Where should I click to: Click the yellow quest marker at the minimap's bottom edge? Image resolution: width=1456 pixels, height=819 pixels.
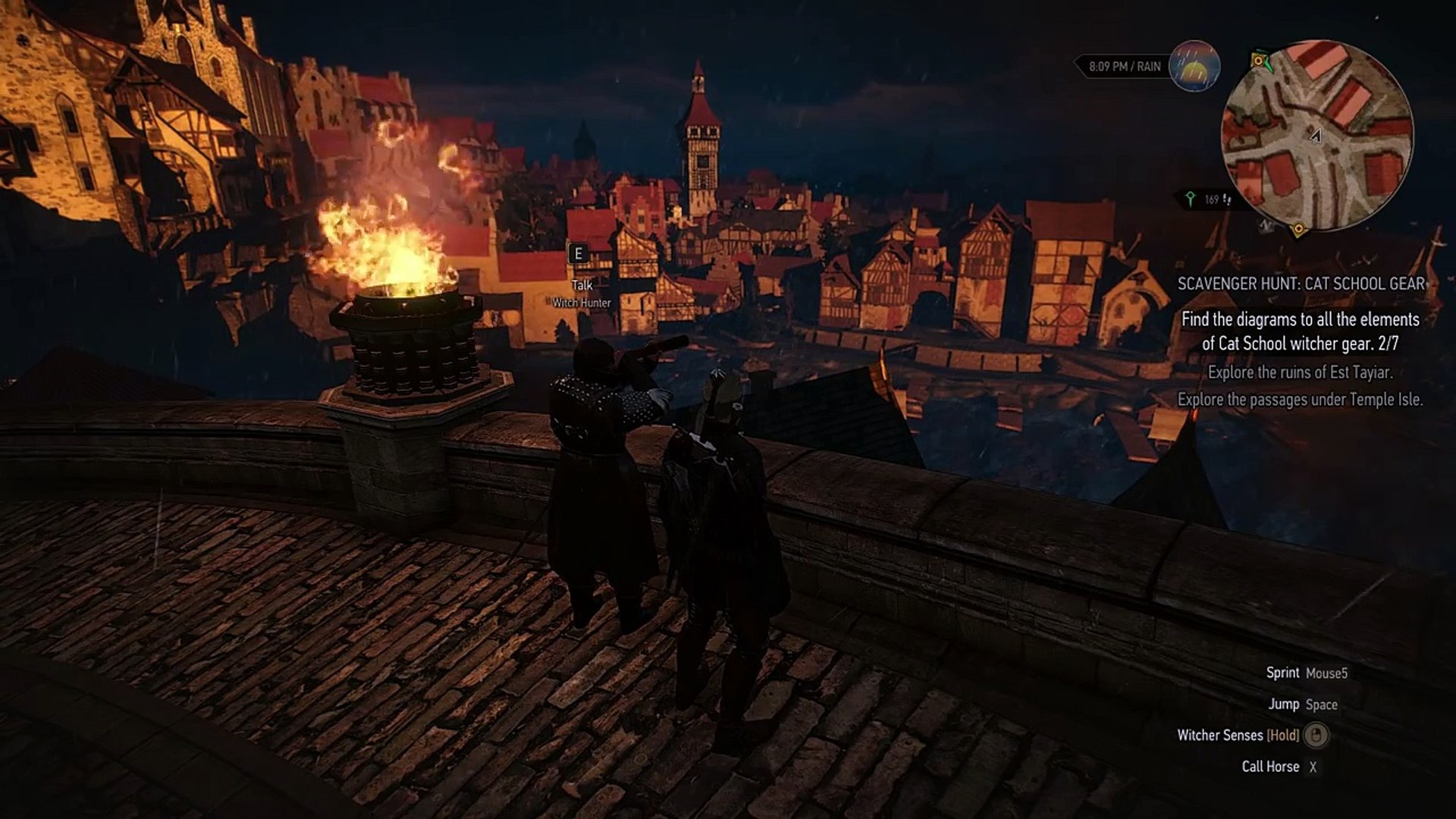[x=1298, y=227]
